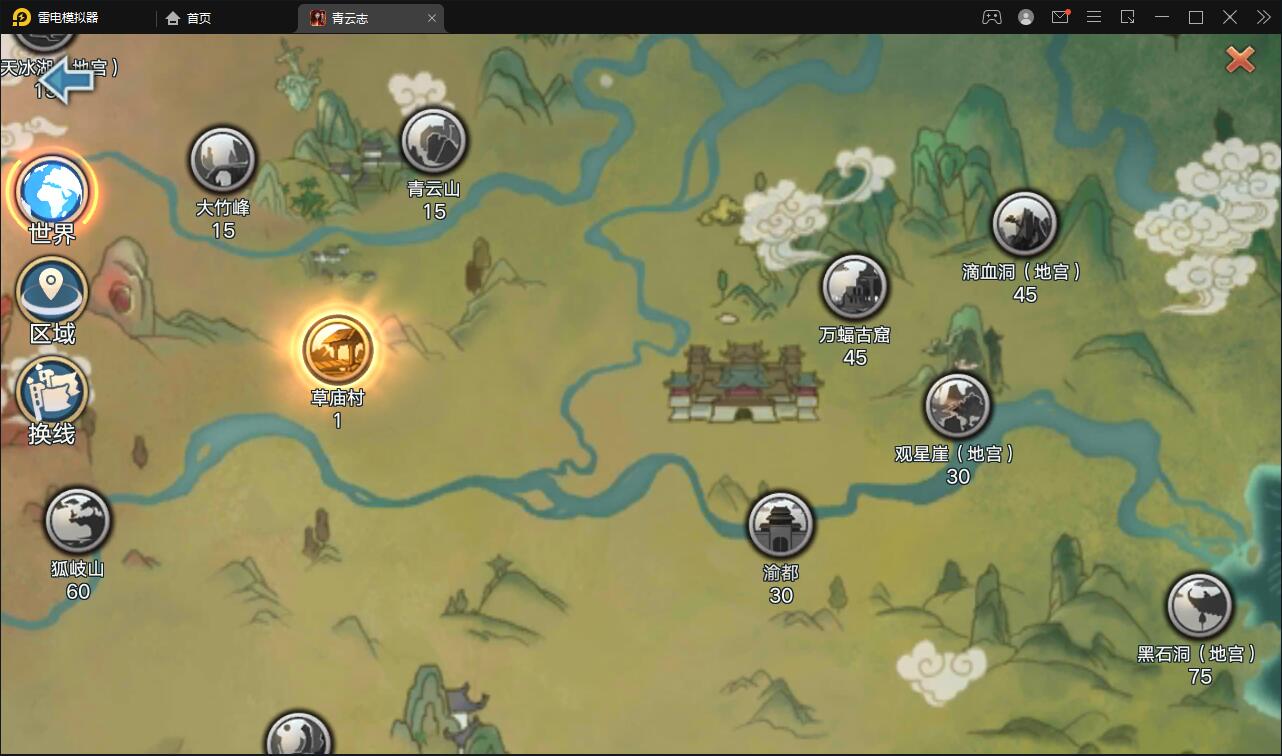Switch to the 世界 world map view
The image size is (1282, 756).
coord(52,190)
